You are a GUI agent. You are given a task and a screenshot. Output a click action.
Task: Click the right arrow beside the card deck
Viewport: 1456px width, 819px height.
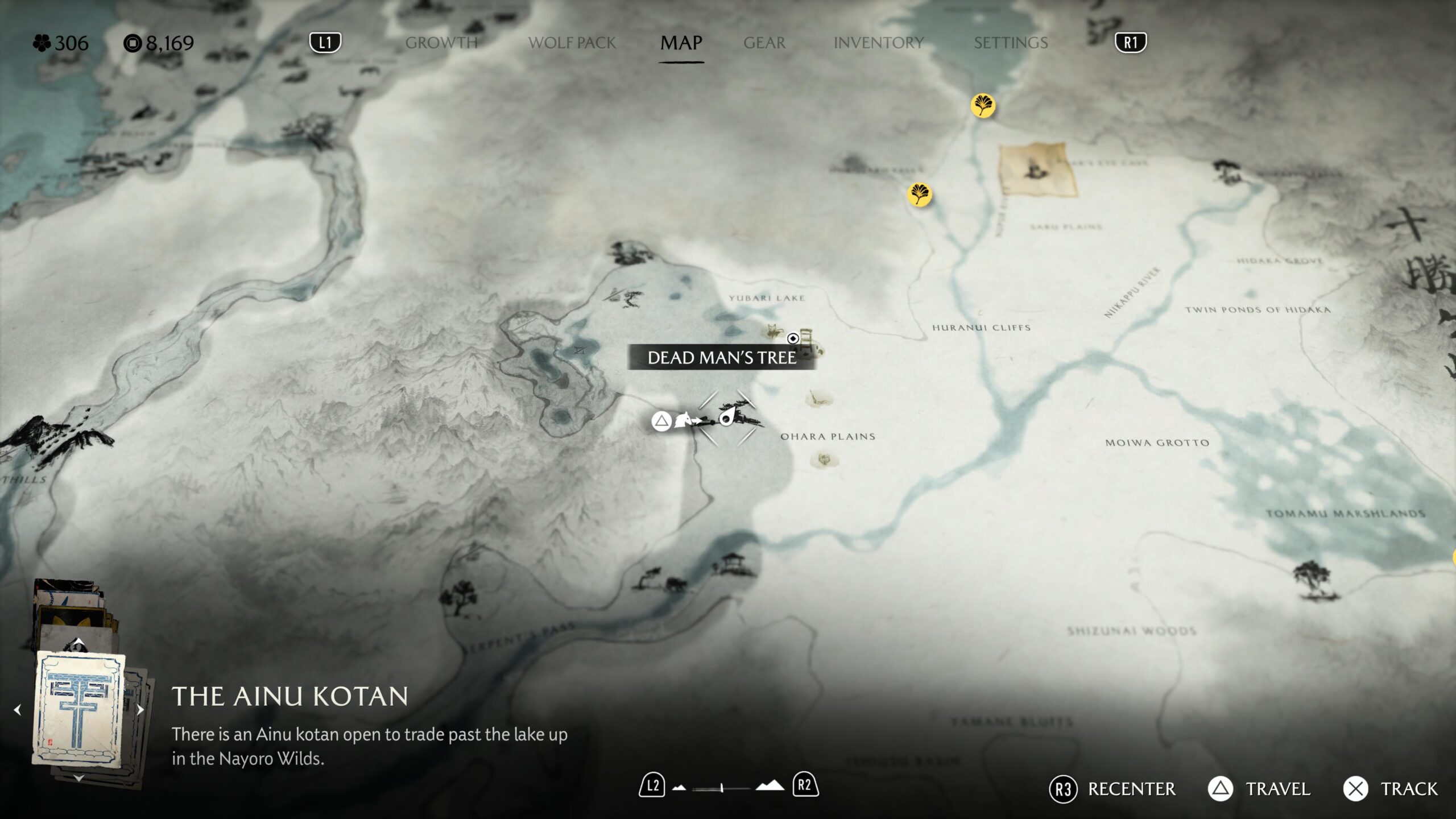pos(140,710)
